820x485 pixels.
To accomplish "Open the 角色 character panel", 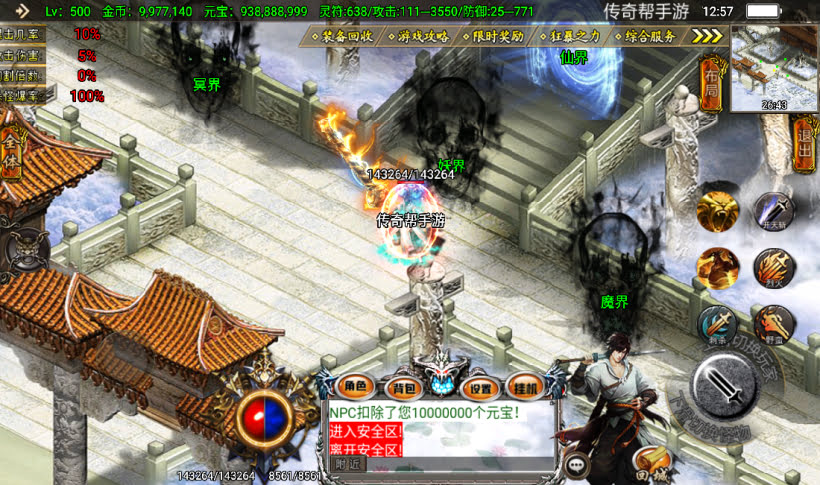I will coord(356,387).
